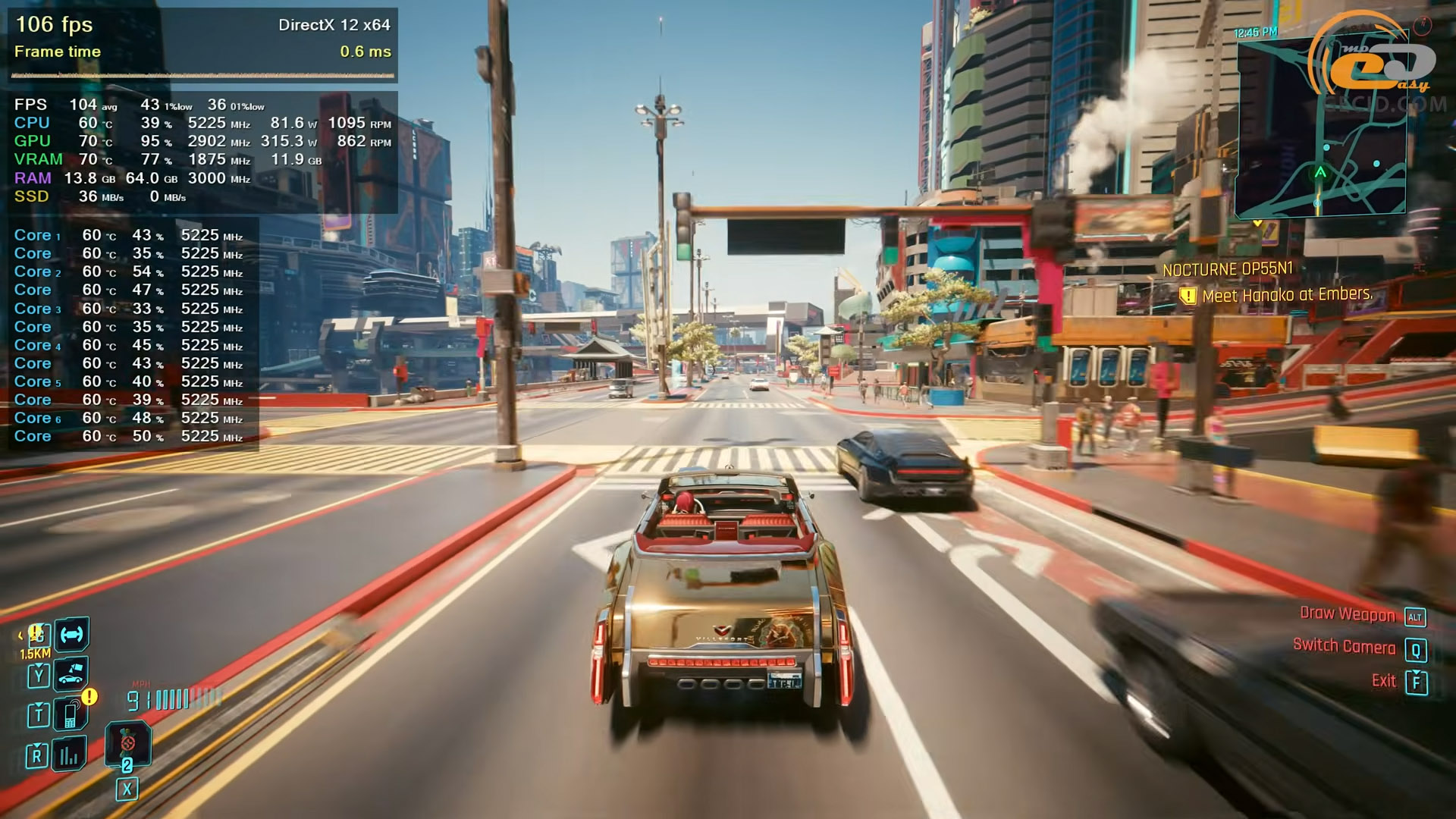The image size is (1456, 819).
Task: Click the Draw Weapon action label
Action: click(x=1347, y=614)
